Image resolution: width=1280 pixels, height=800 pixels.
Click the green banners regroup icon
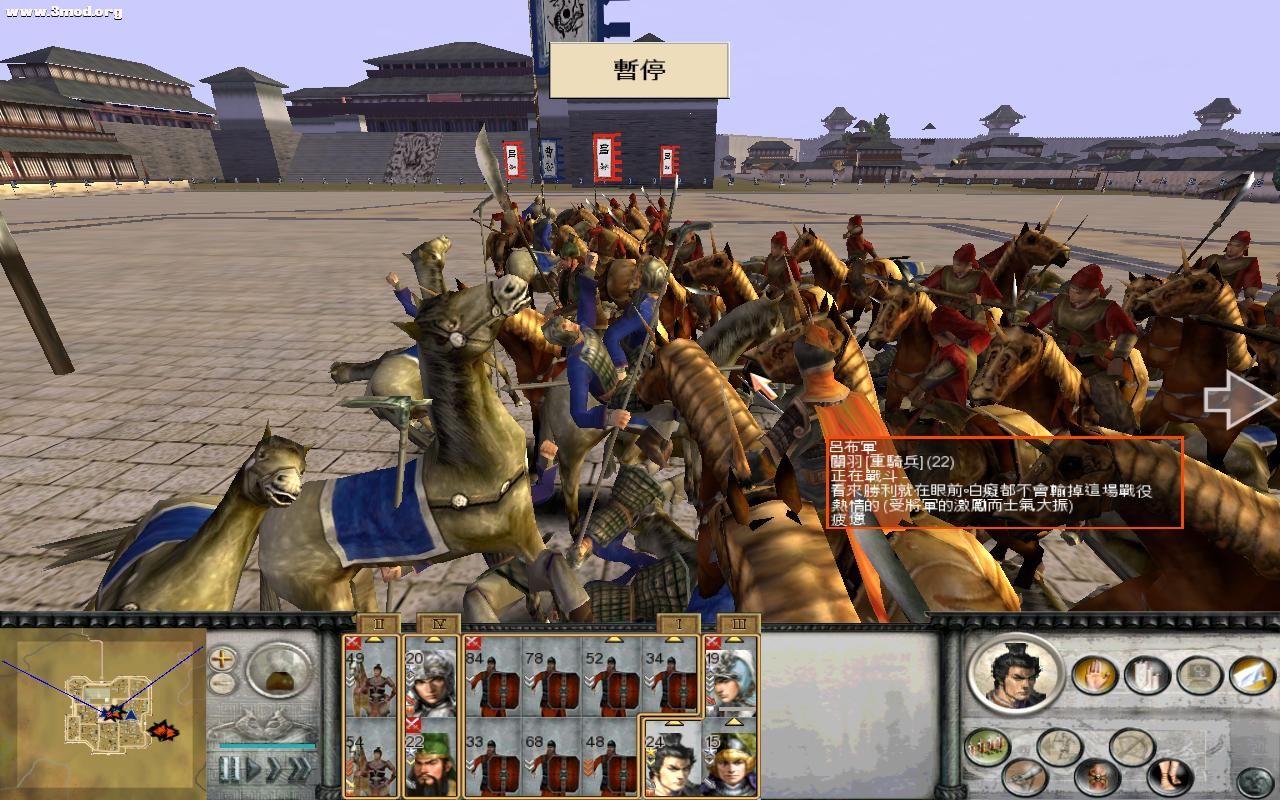(987, 745)
